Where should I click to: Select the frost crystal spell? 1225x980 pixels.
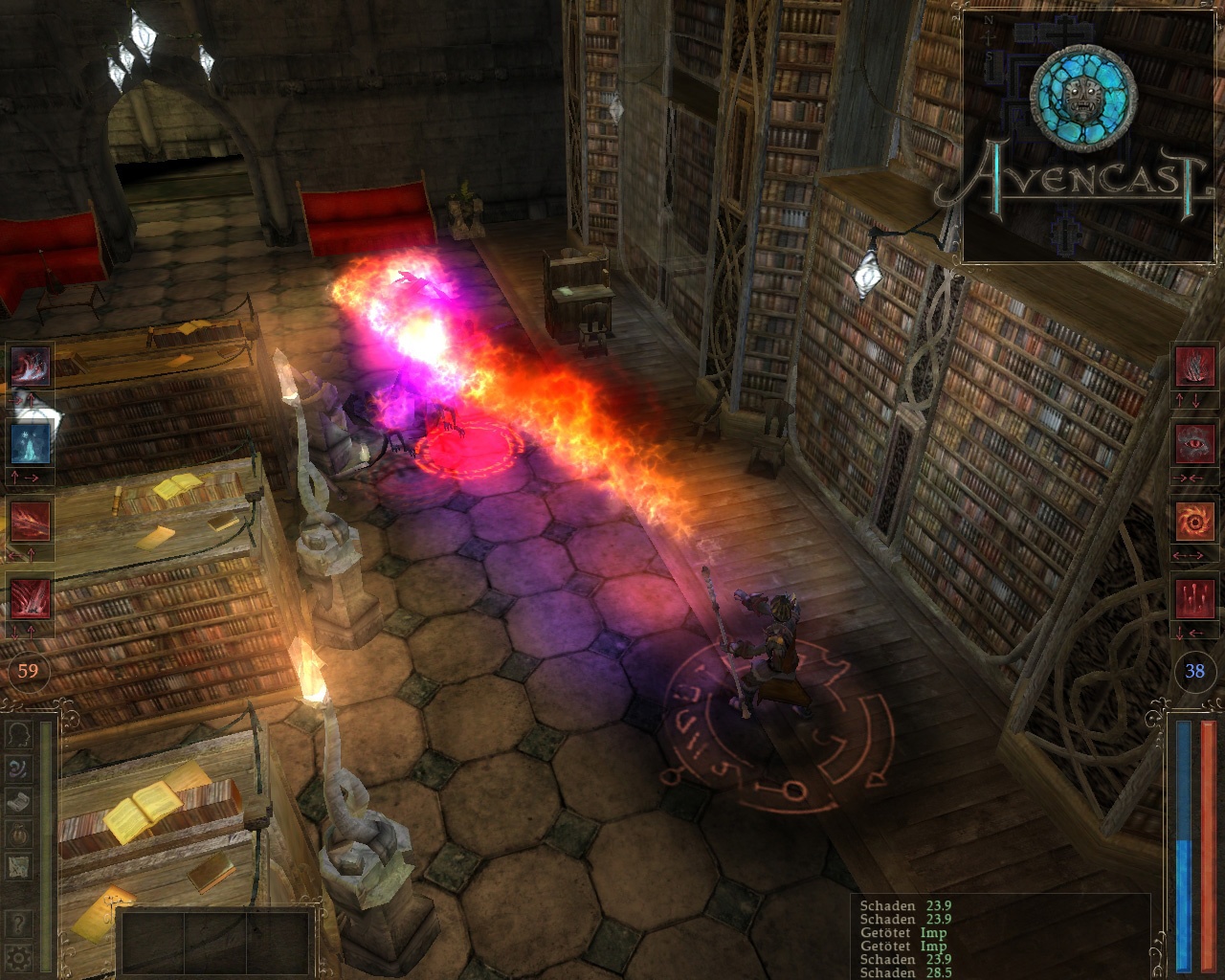30,442
